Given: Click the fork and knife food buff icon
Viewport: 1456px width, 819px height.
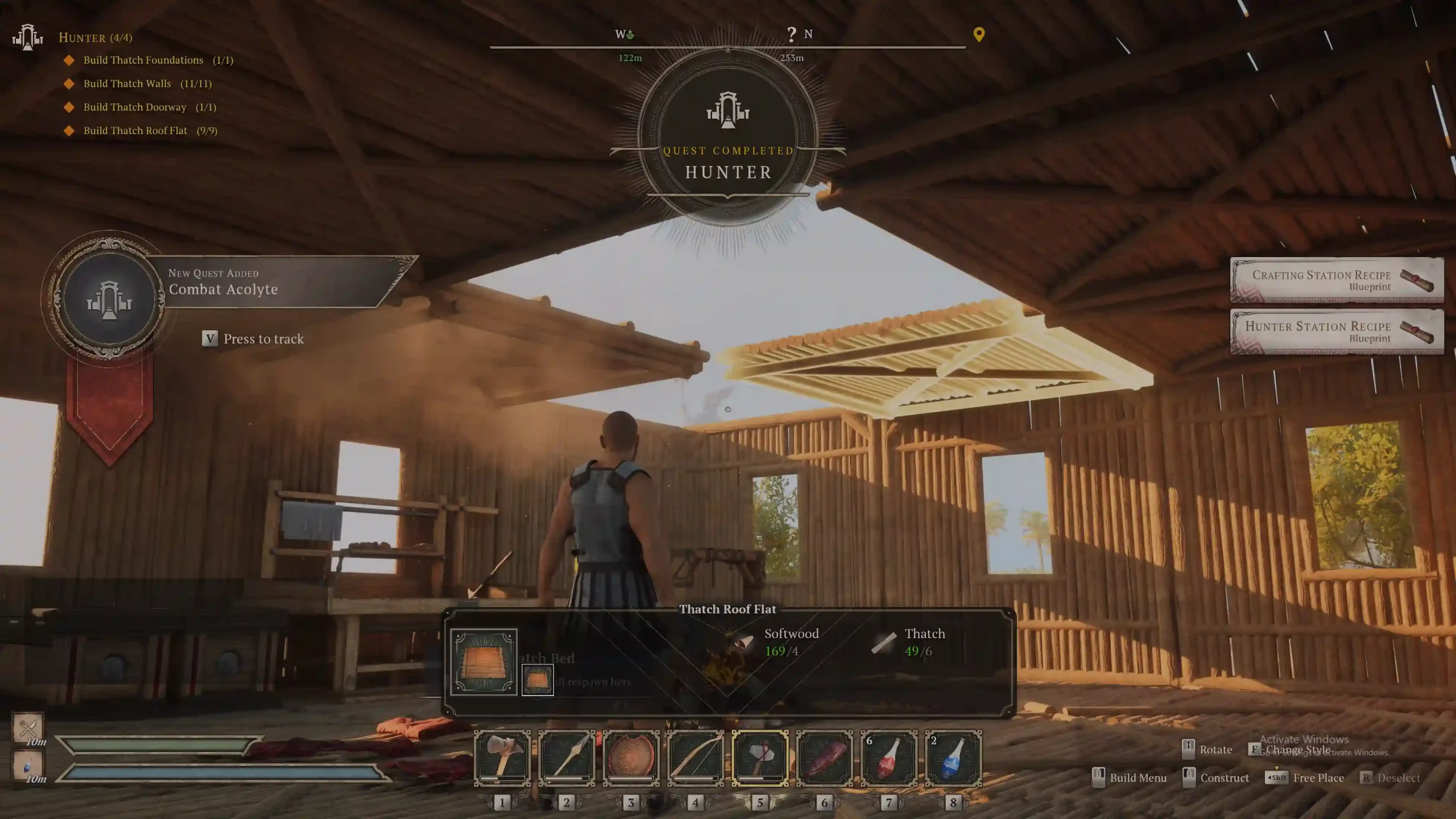Looking at the screenshot, I should click(x=28, y=727).
